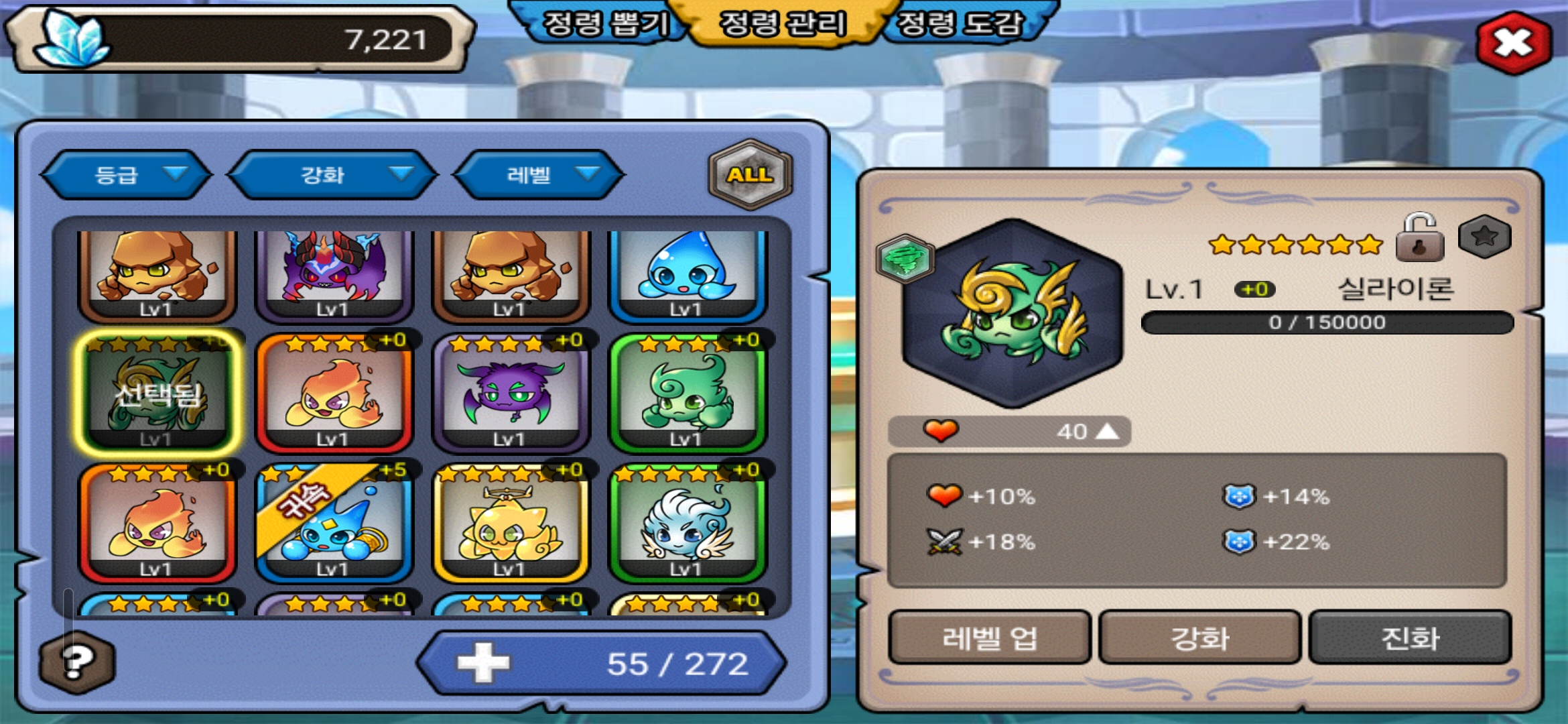This screenshot has height=724, width=1568.
Task: Expand spirit storage with the plus button
Action: (x=483, y=663)
